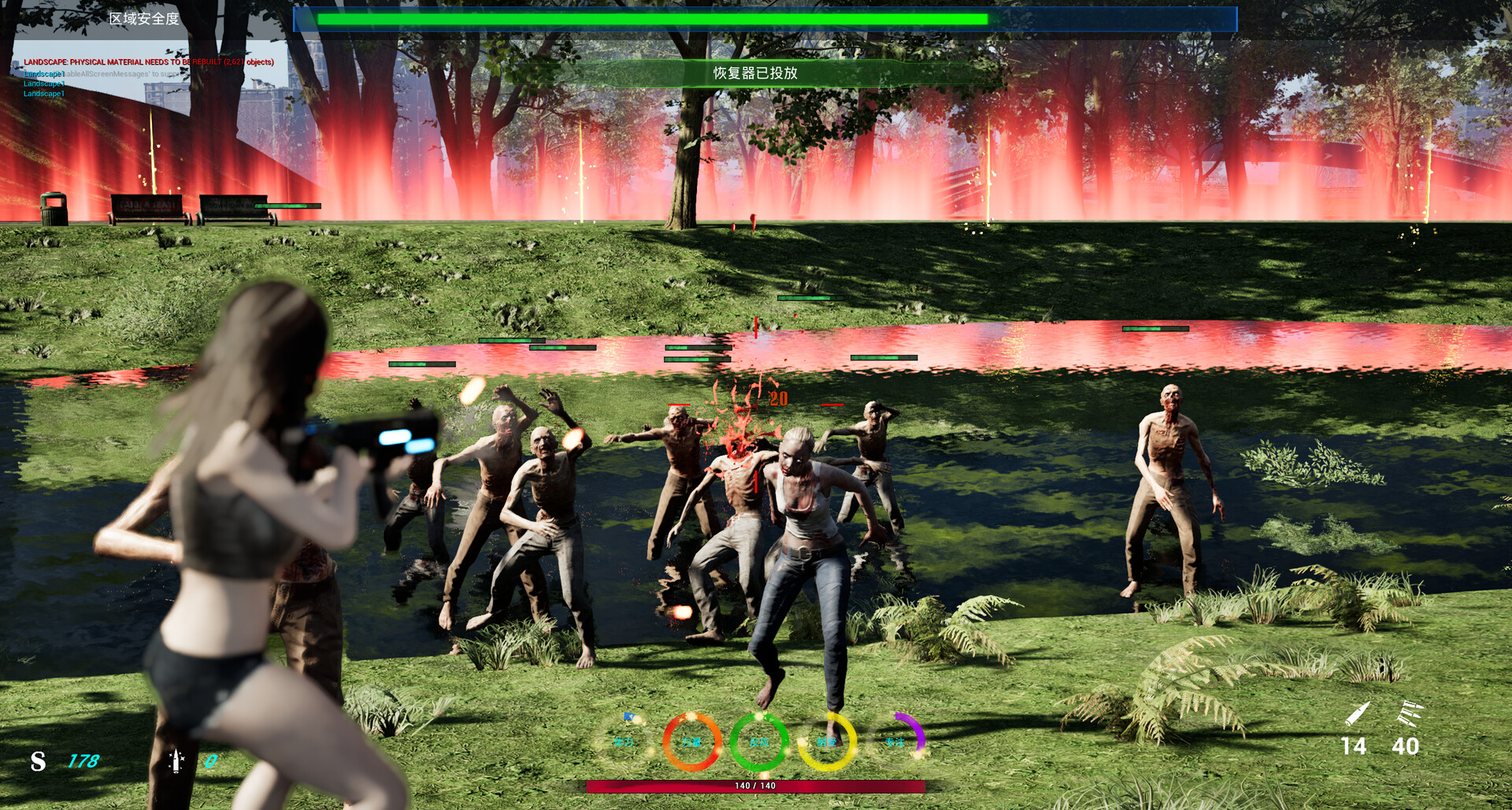
Task: Click the orange 力量 strength ring icon
Action: 691,740
